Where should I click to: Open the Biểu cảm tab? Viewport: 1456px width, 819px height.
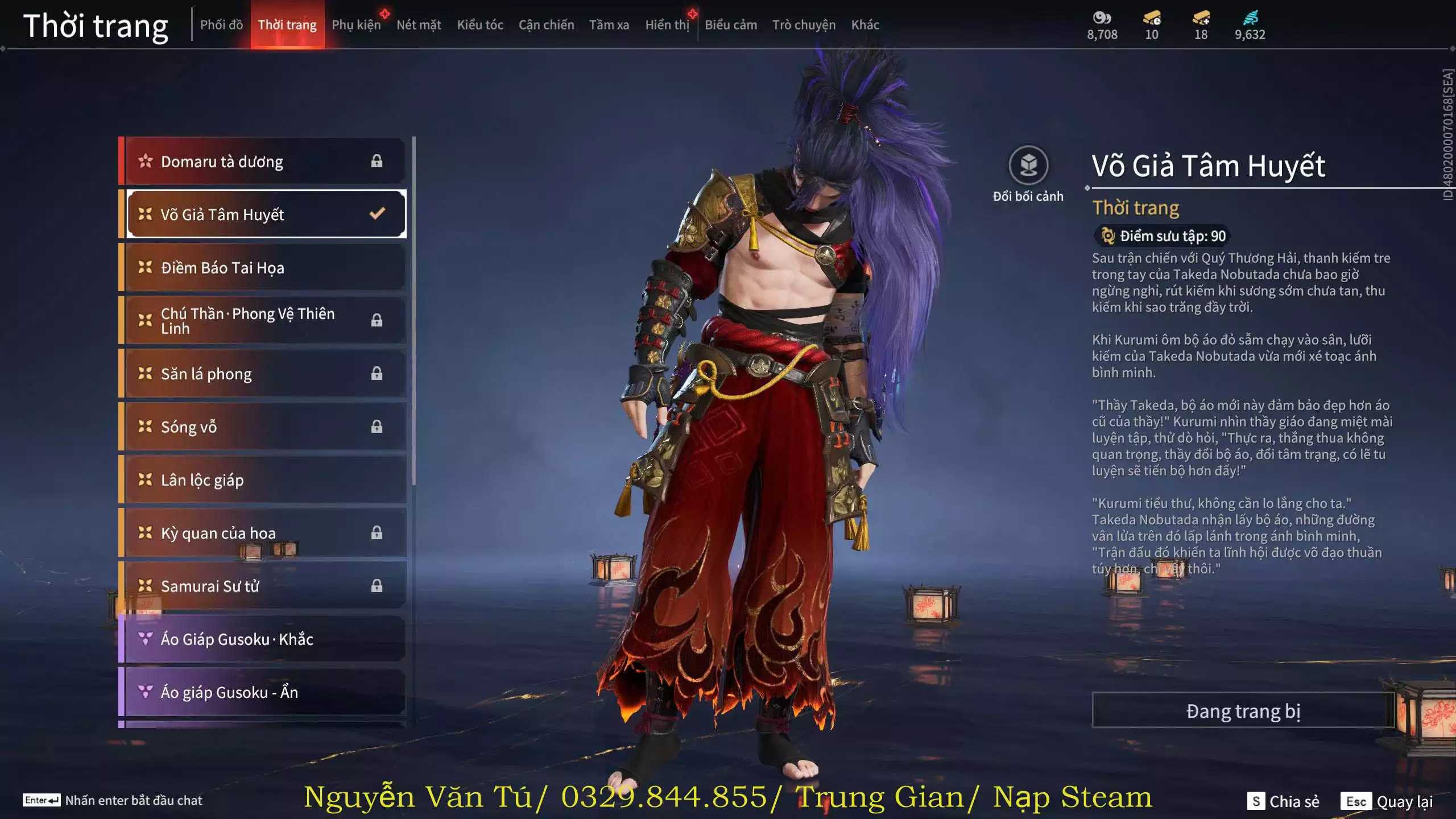[731, 25]
